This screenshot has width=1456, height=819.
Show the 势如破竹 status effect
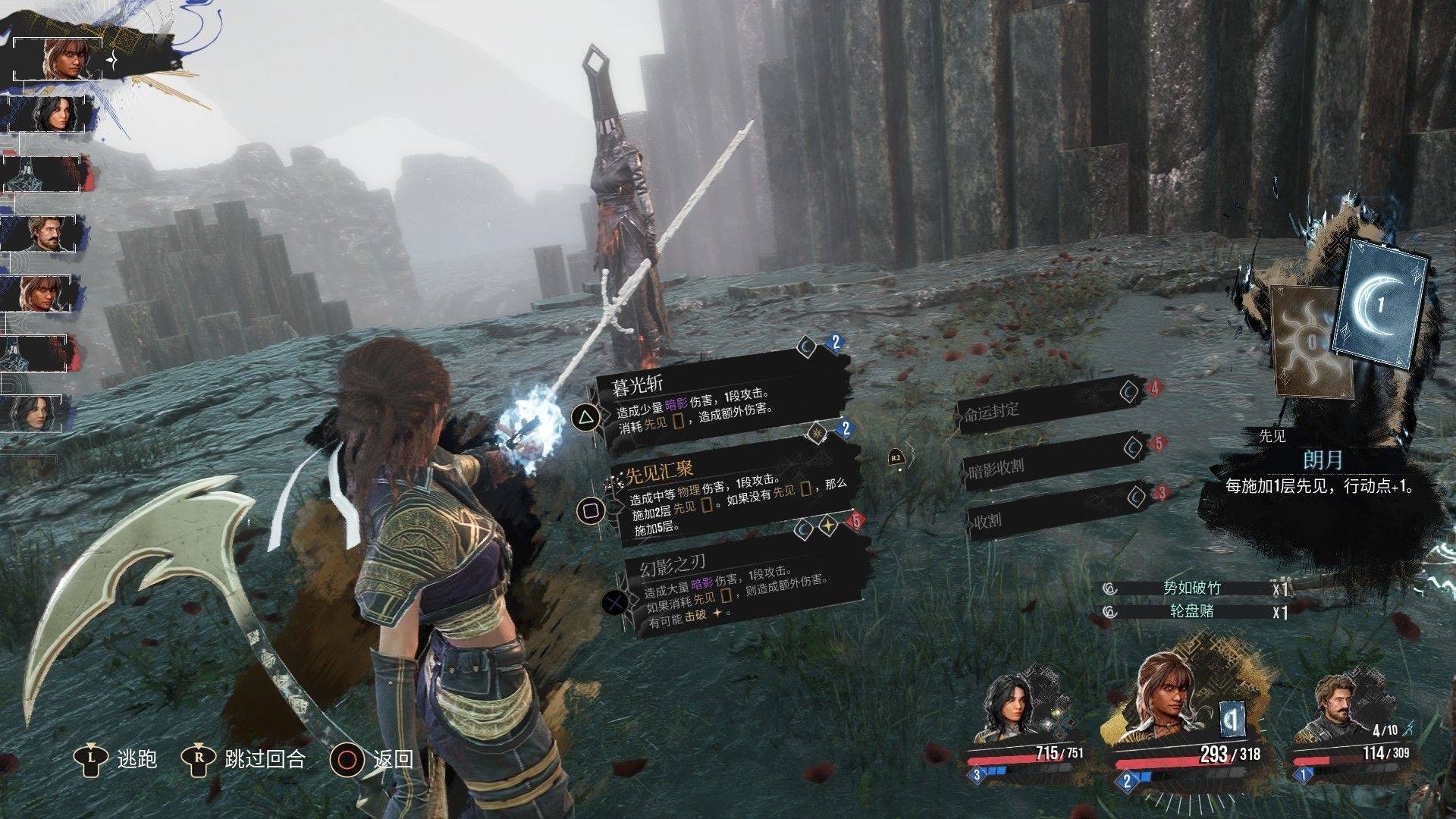point(1193,588)
